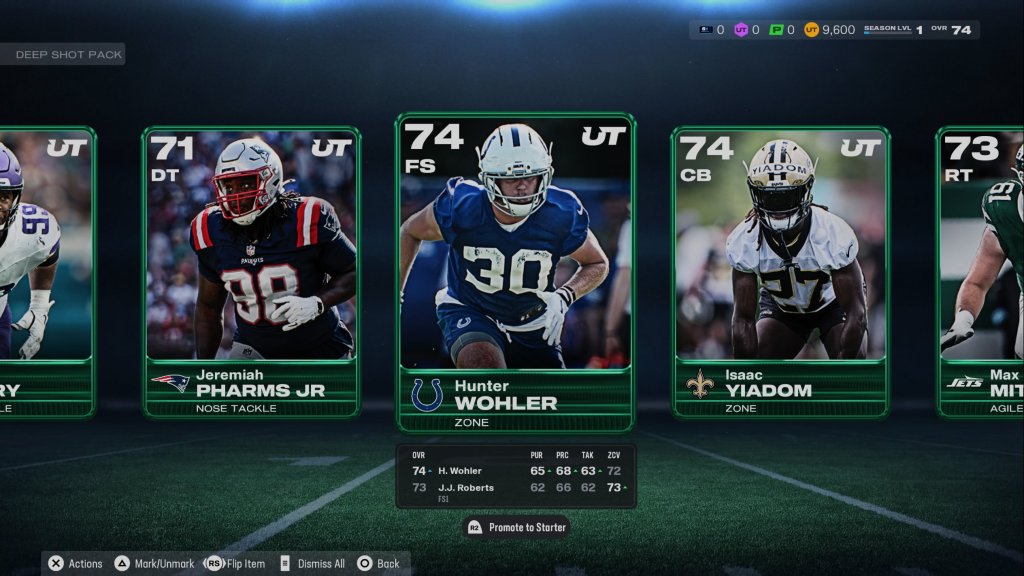
Task: Go back from the pack screen
Action: coord(379,563)
